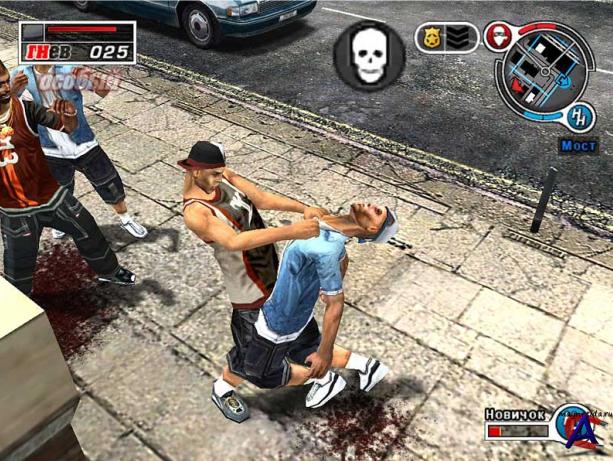
Task: Click the red masked face icon
Action: coord(496,36)
